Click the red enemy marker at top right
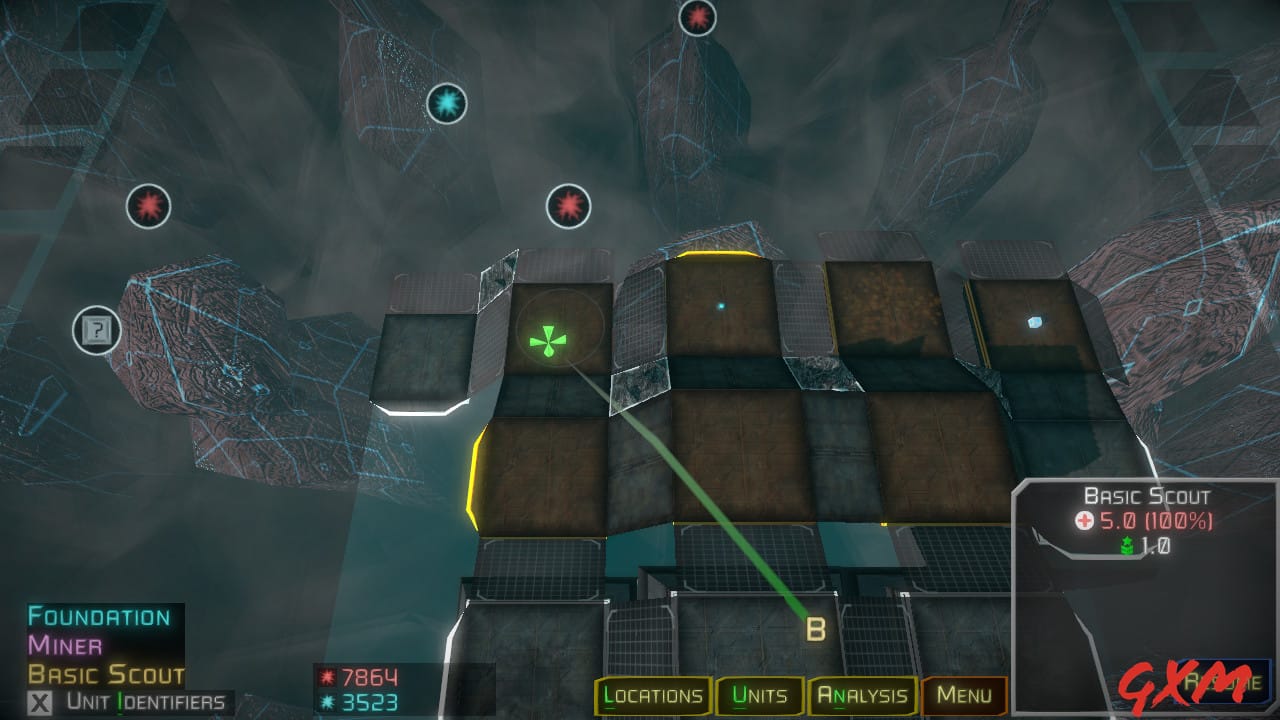 point(698,18)
